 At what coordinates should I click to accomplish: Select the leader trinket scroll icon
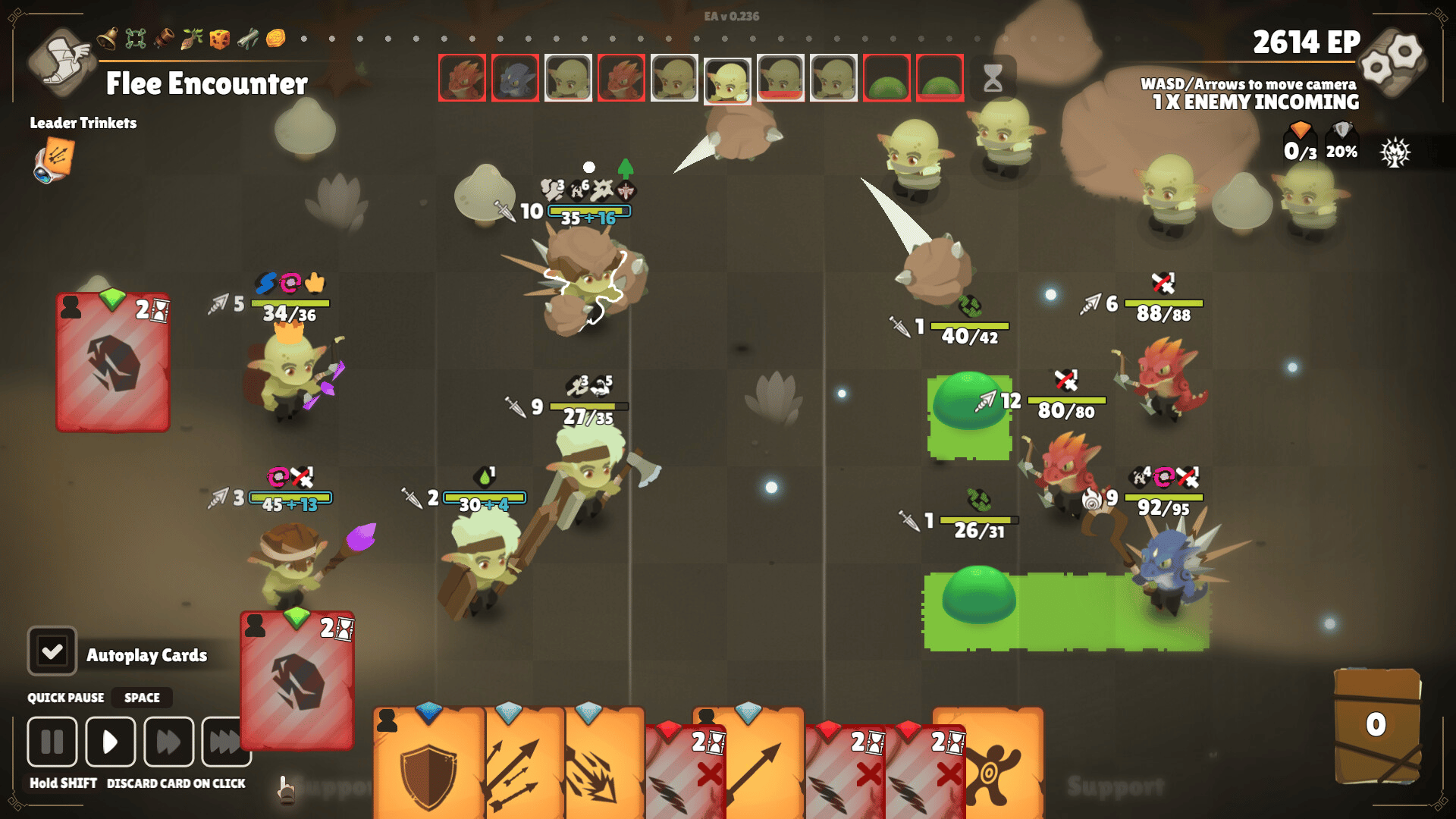tap(53, 162)
